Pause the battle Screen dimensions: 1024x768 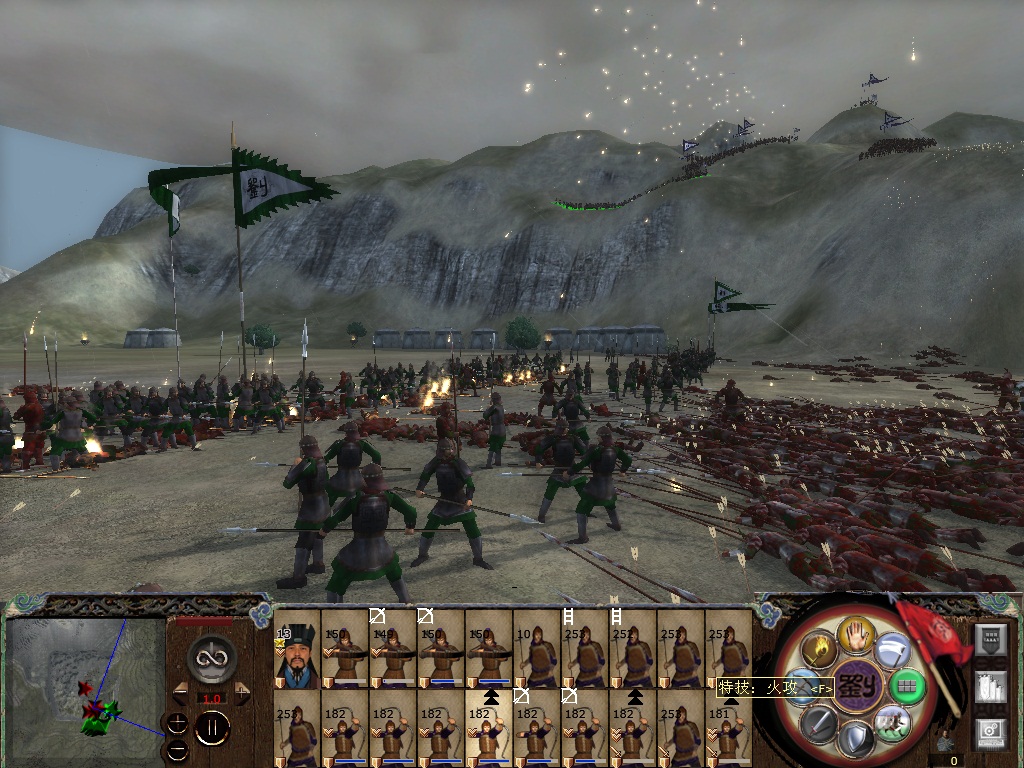pyautogui.click(x=211, y=729)
